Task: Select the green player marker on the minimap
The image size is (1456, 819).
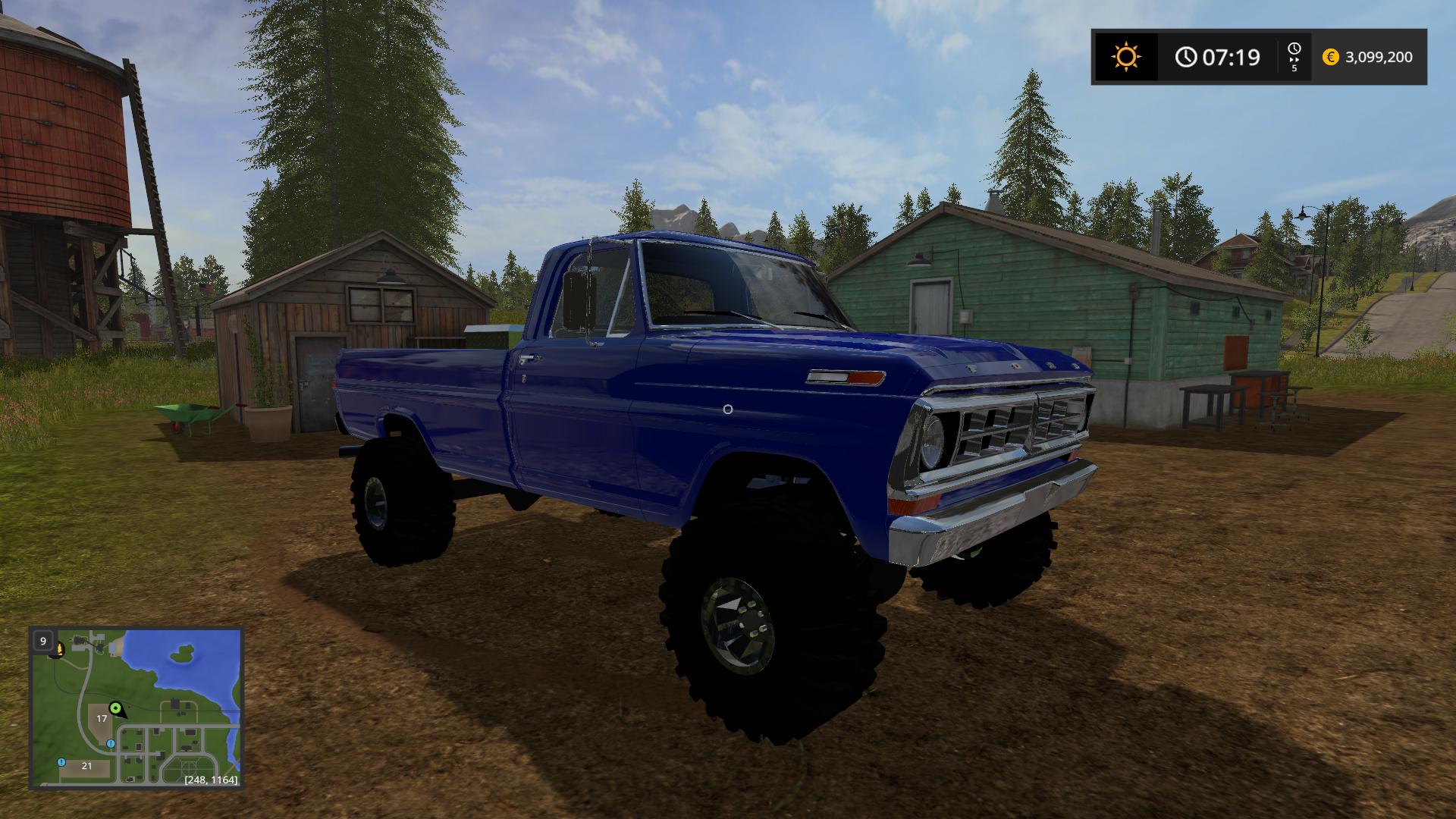Action: tap(116, 708)
